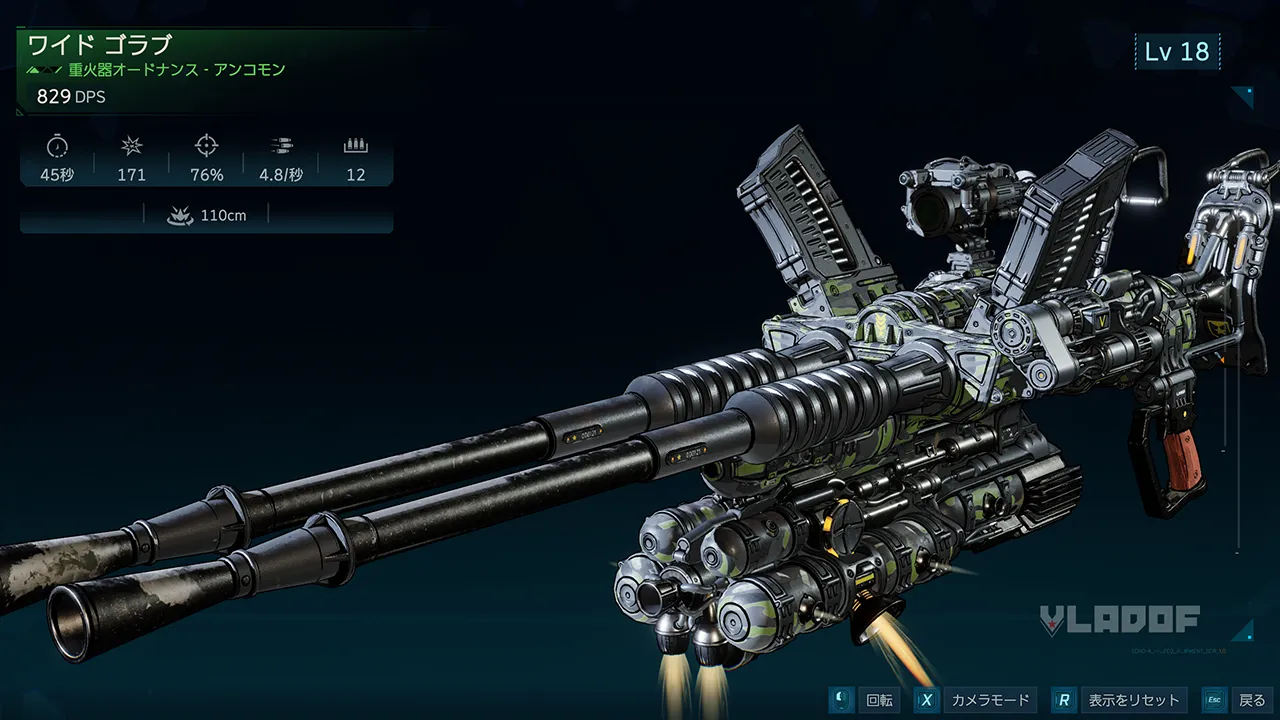Viewport: 1280px width, 720px height.
Task: Go back with the 戻る button
Action: (x=1238, y=700)
